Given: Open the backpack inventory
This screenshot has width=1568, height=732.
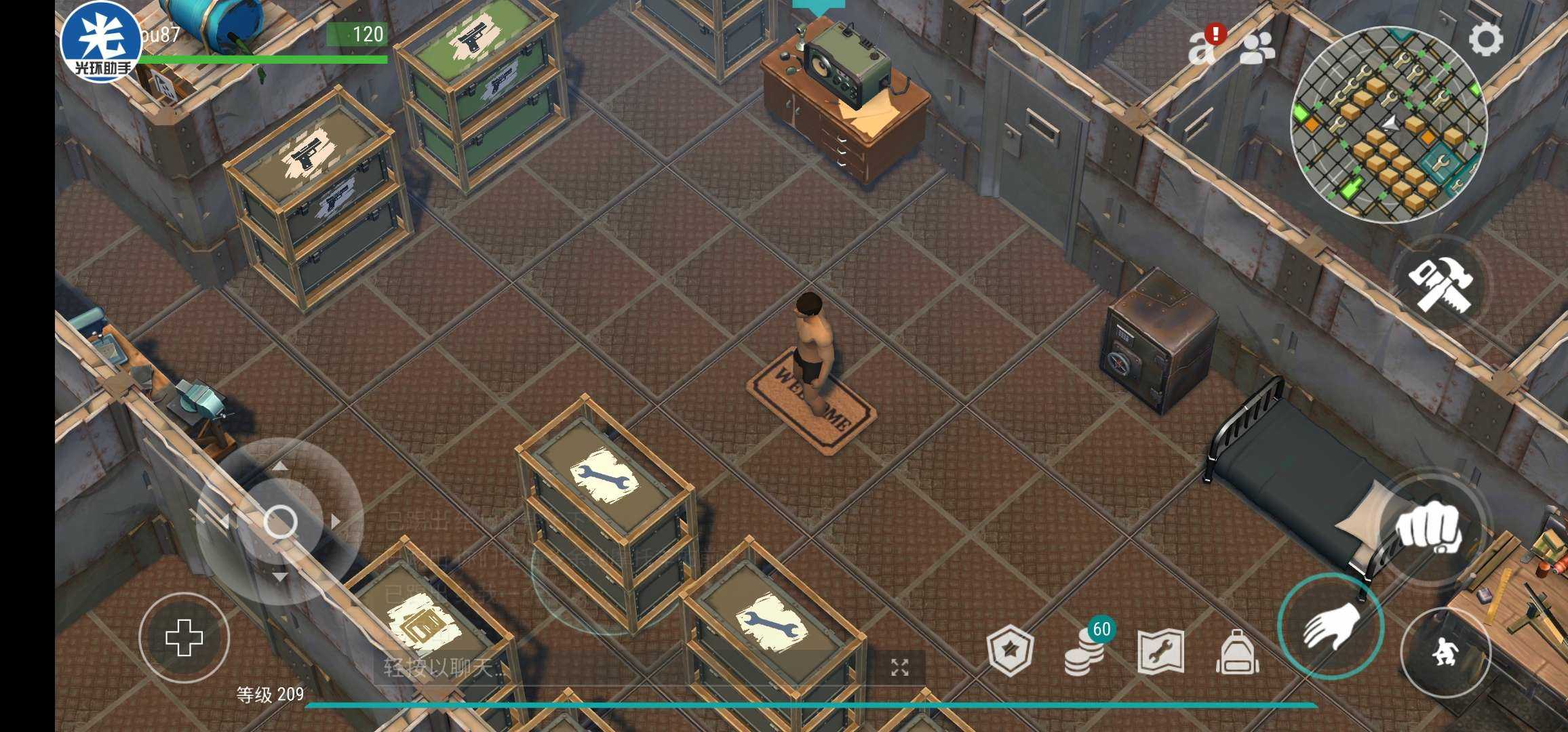Looking at the screenshot, I should (1238, 652).
